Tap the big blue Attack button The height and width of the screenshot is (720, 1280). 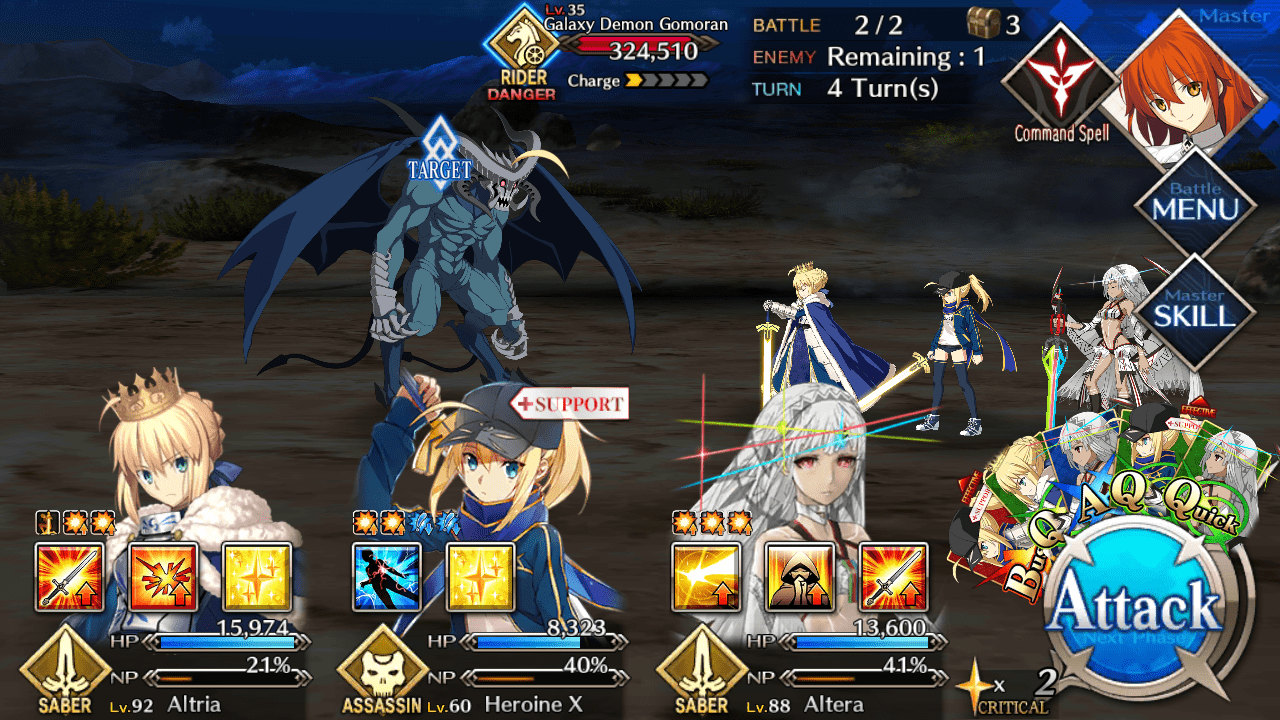1138,607
